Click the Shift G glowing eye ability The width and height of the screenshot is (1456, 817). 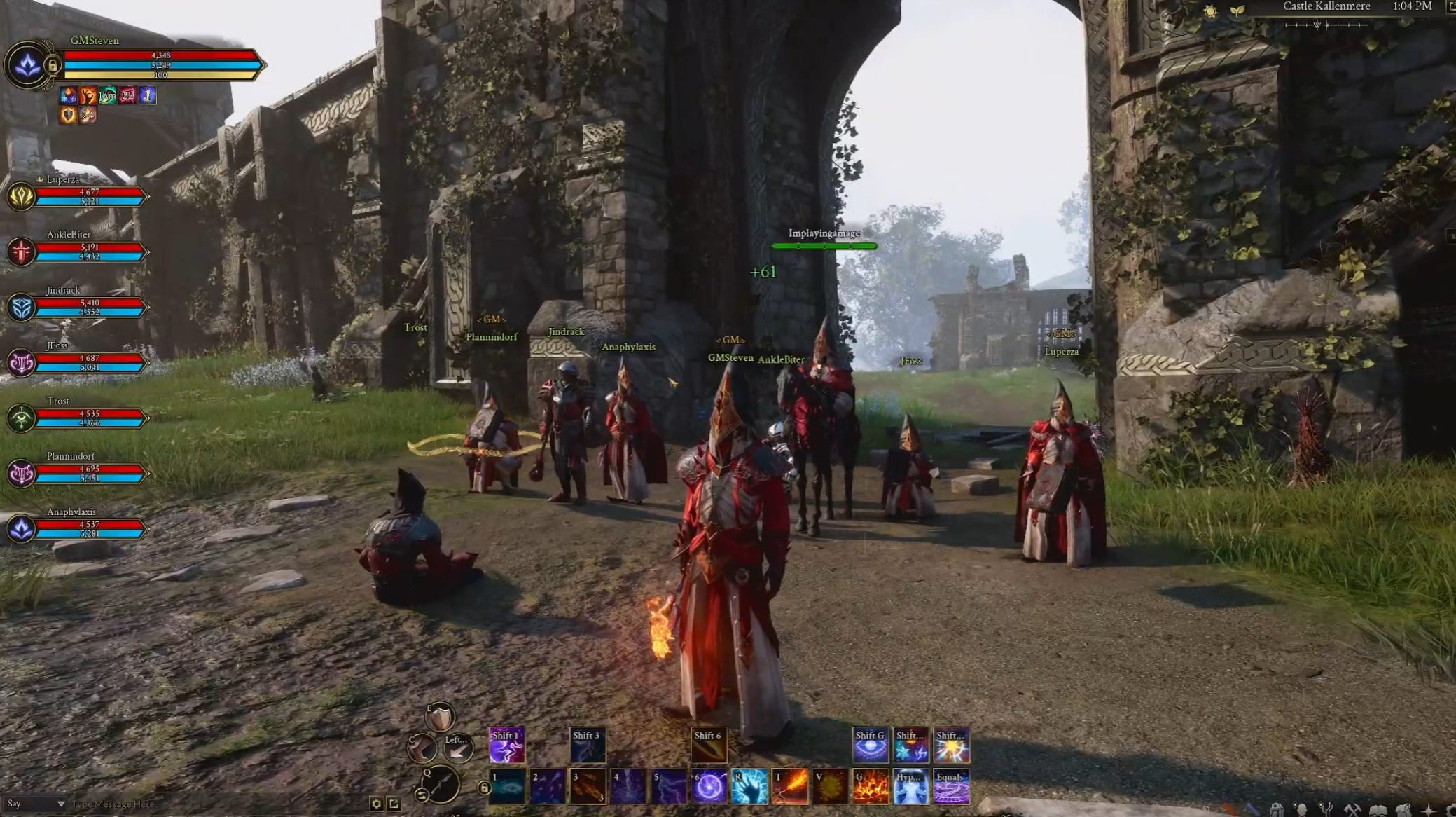(x=870, y=744)
